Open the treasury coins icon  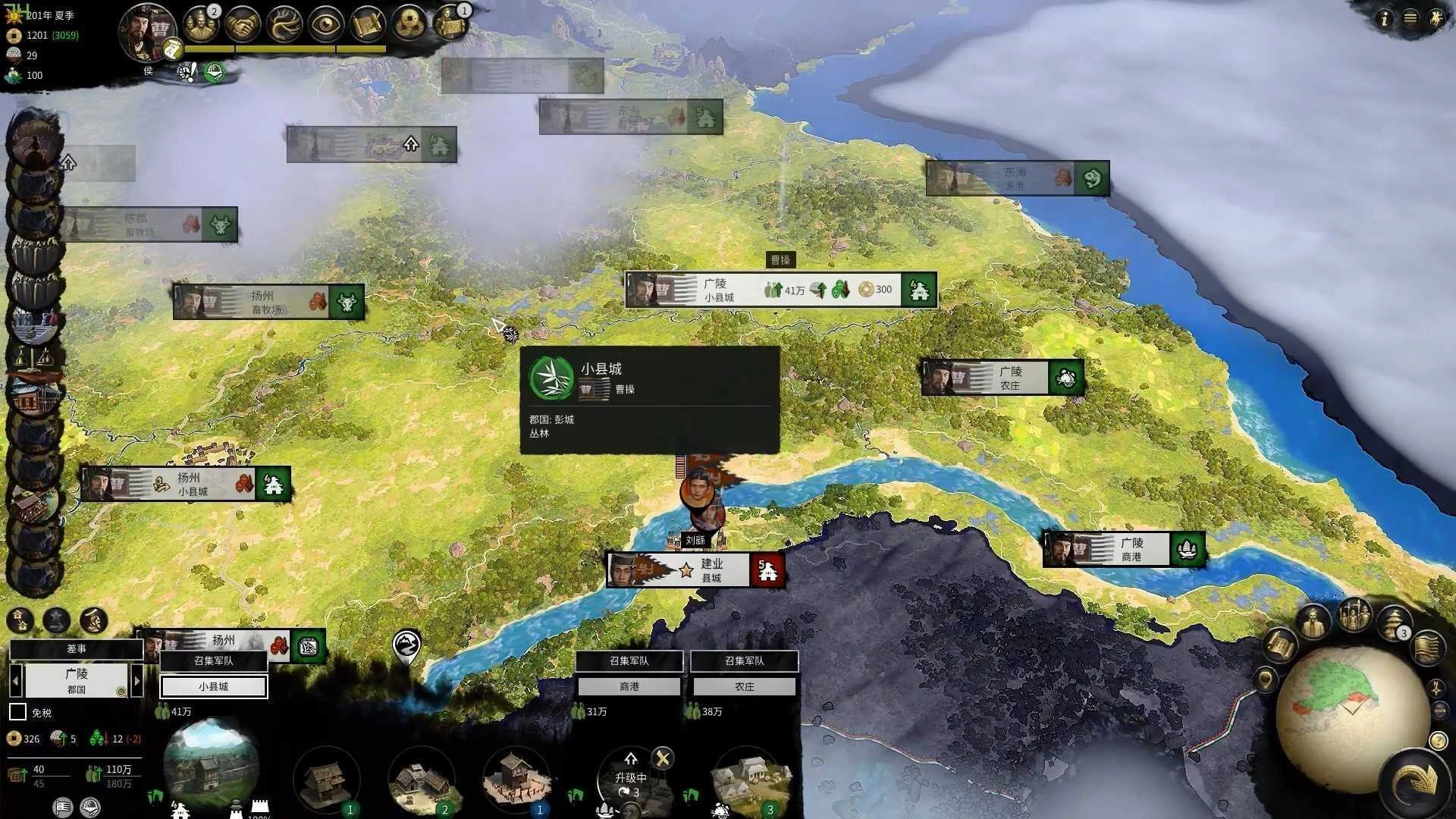409,23
